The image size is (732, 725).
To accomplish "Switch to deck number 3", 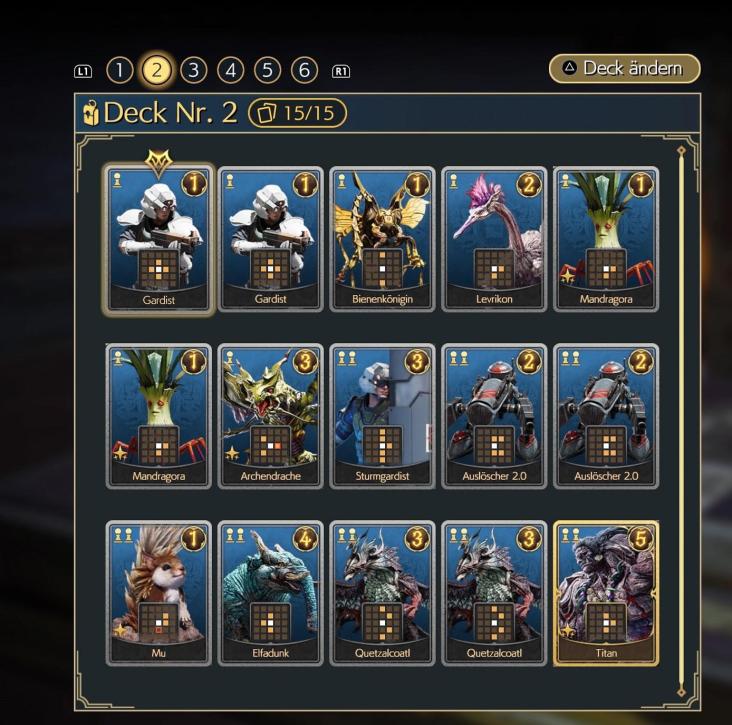I will 193,70.
